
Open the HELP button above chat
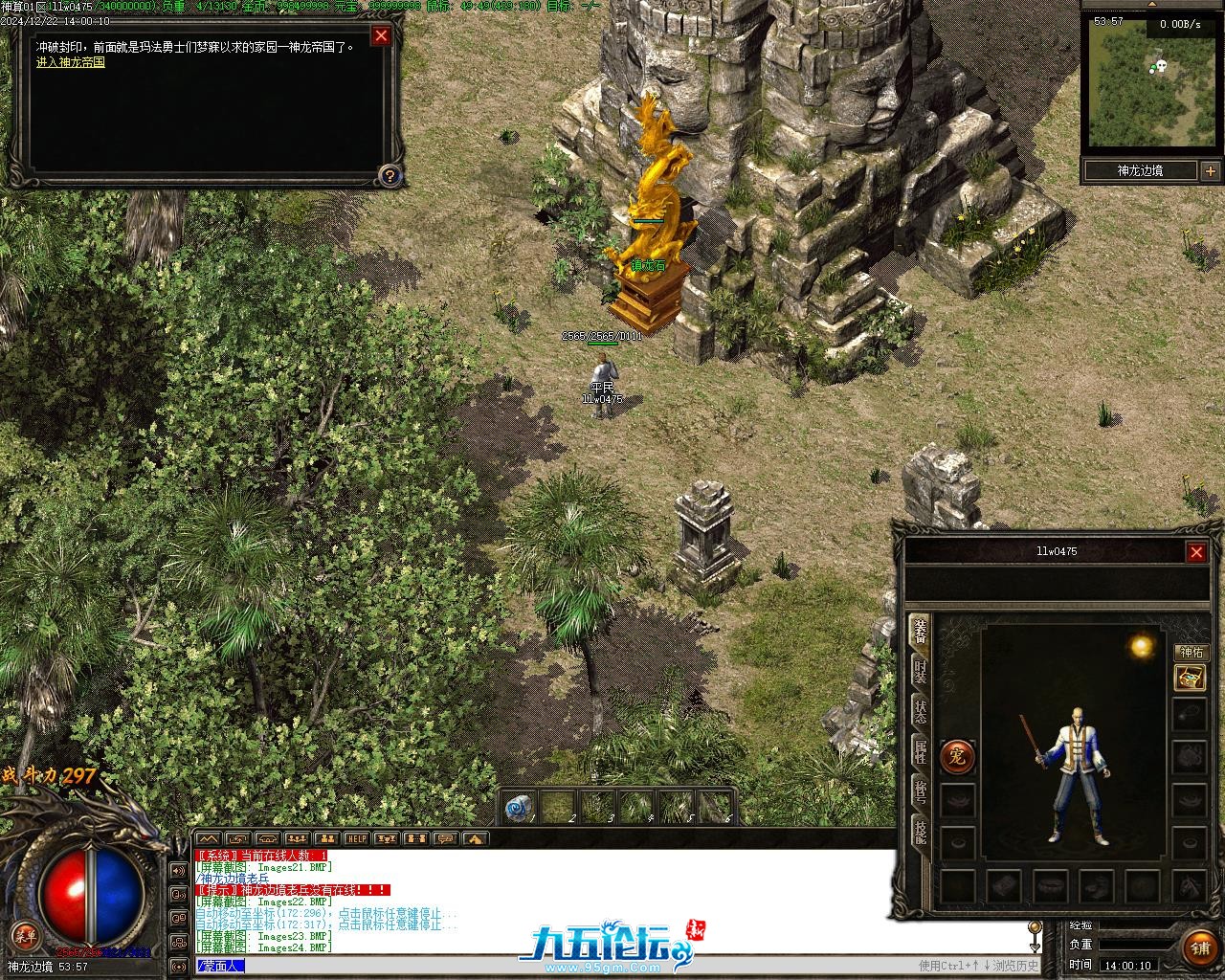tap(357, 838)
